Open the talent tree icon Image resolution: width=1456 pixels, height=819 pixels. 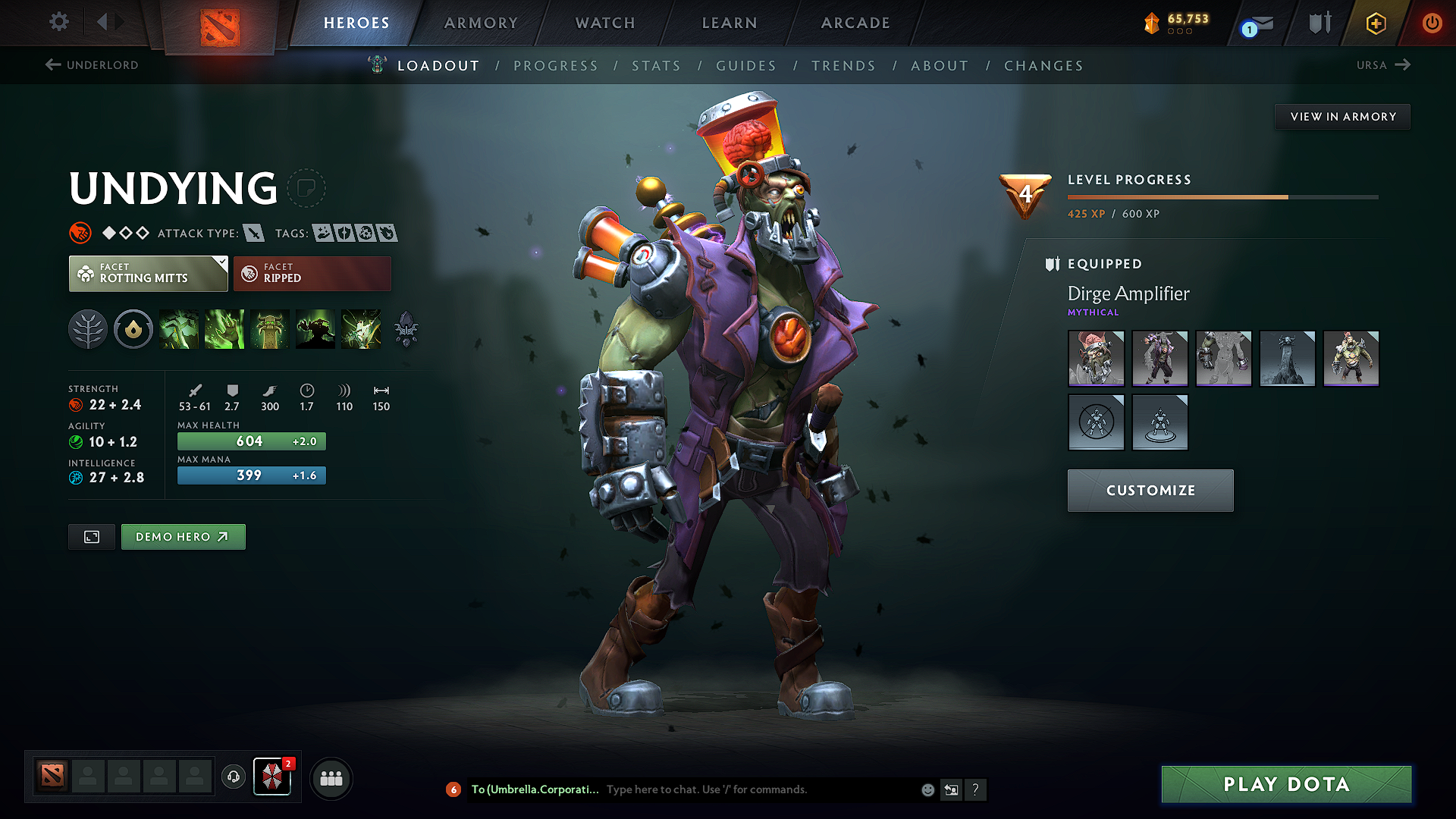point(88,329)
